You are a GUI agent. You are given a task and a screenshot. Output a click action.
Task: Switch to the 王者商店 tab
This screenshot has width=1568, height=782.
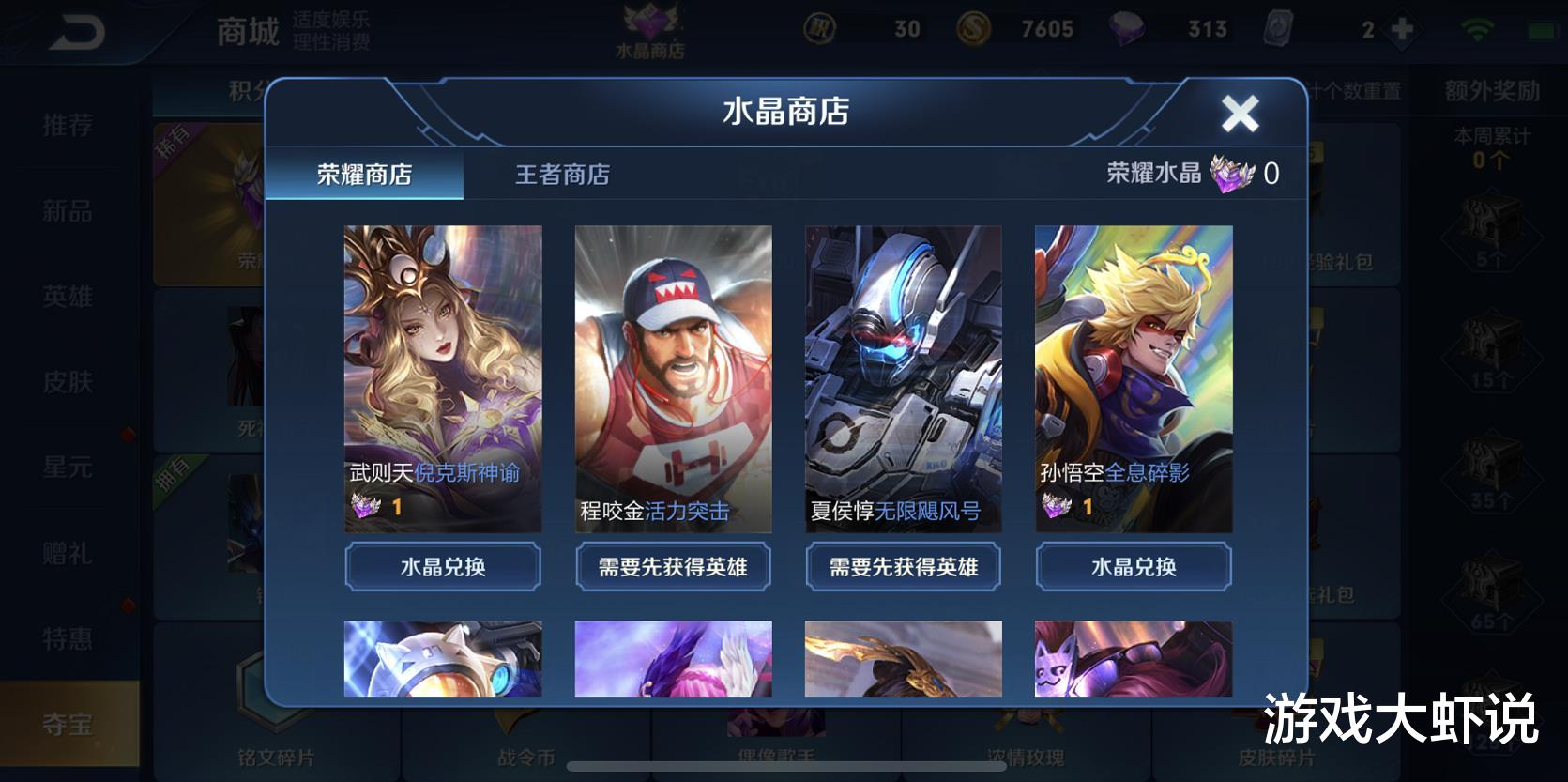(x=562, y=175)
